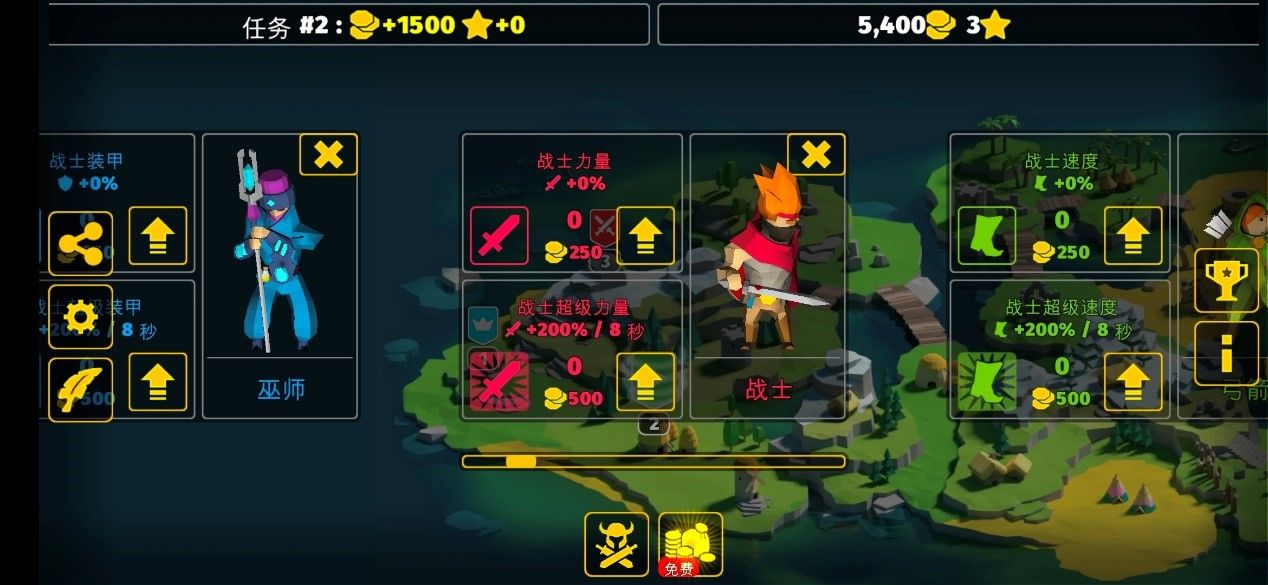Image resolution: width=1268 pixels, height=585 pixels.
Task: Open the trophy achievements
Action: pos(1226,280)
